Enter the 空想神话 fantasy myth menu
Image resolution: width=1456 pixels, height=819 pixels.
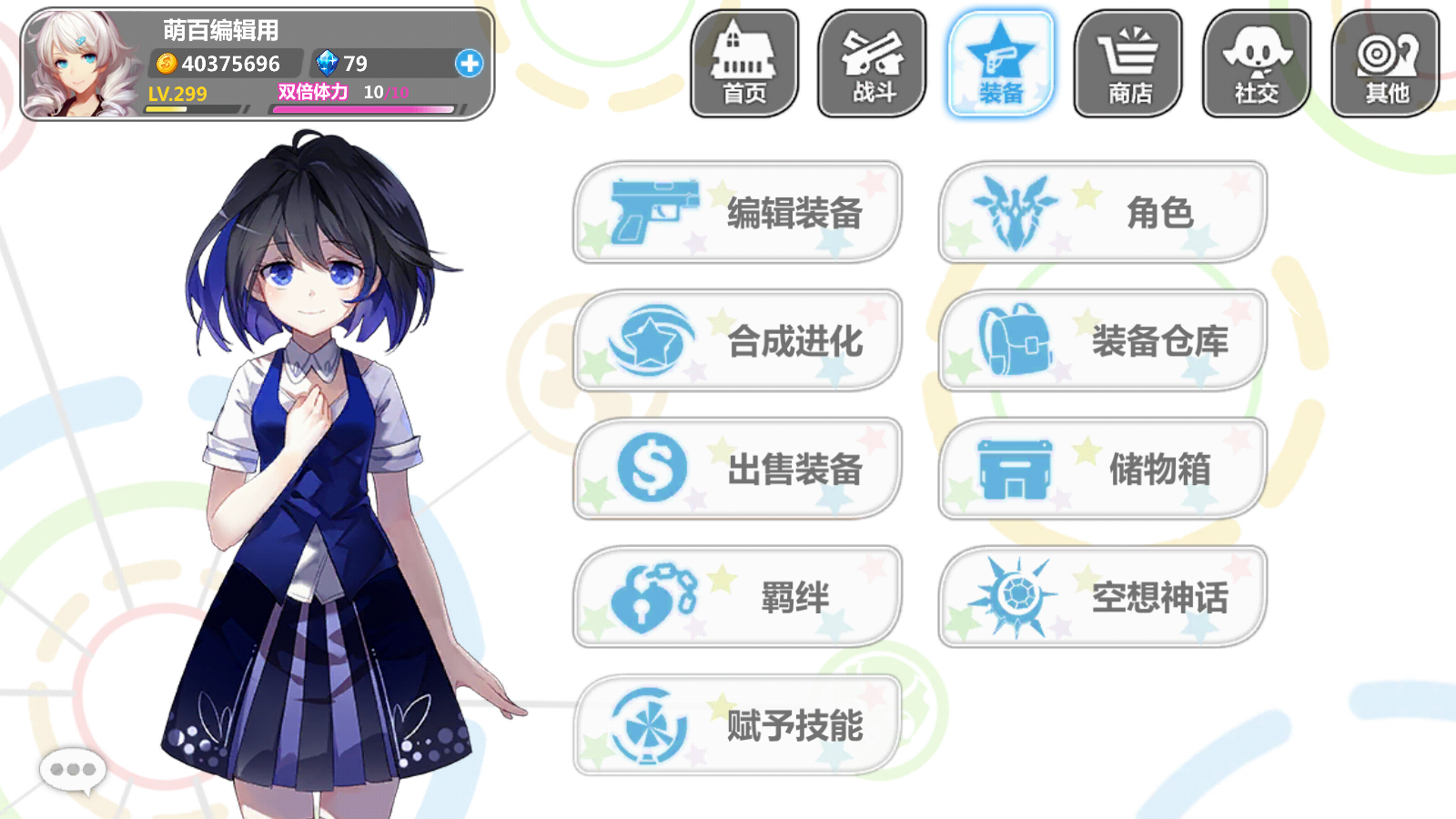point(1102,598)
